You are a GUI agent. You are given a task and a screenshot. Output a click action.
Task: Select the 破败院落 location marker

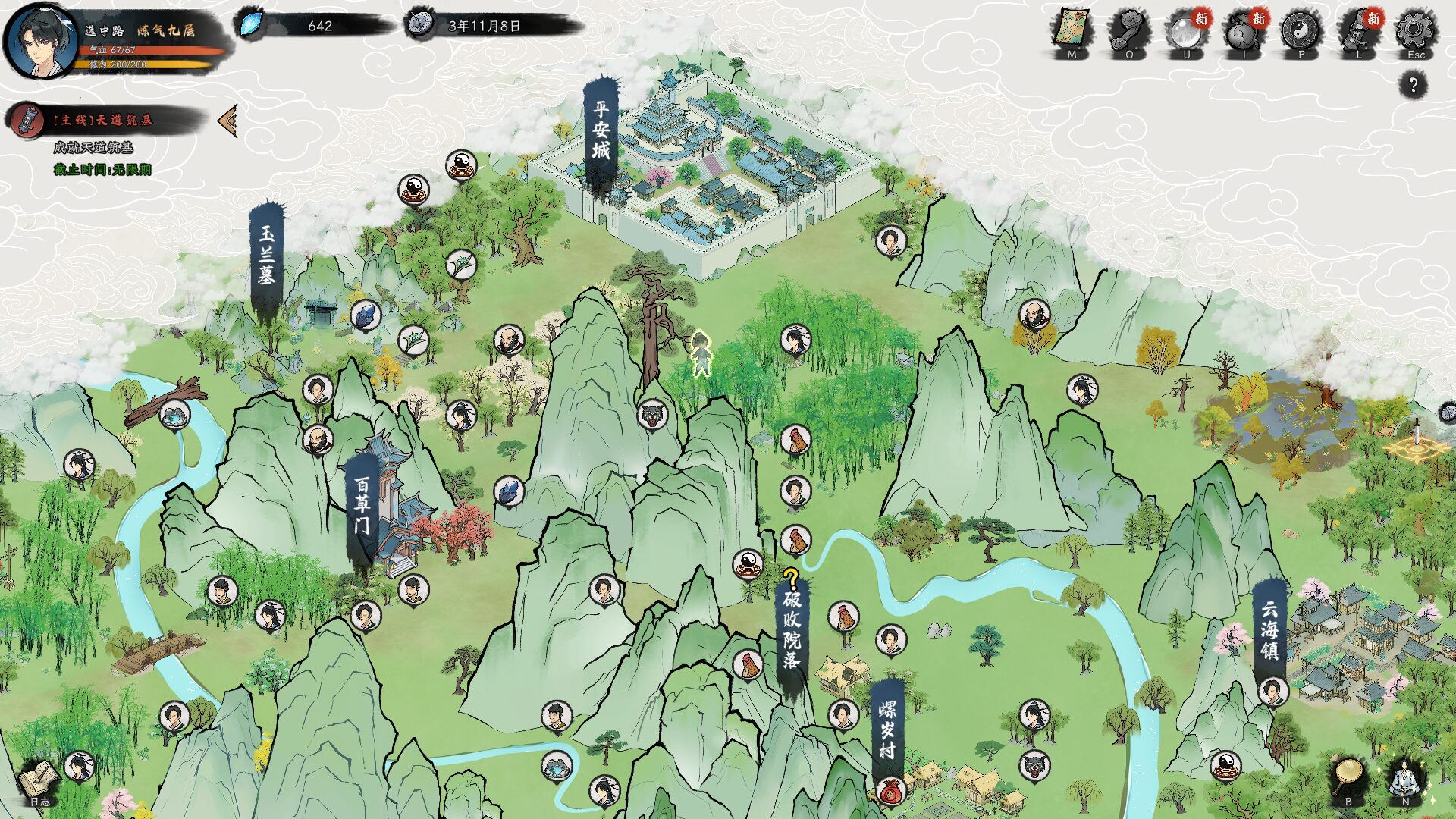[x=792, y=631]
